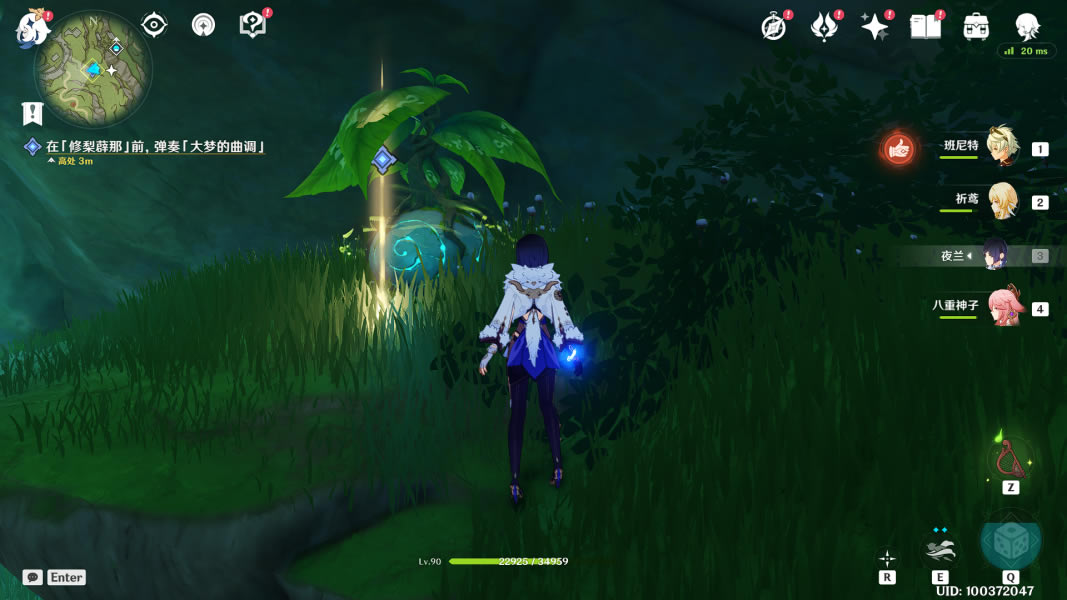
Task: Click the red thumbs-up icon
Action: (x=898, y=150)
